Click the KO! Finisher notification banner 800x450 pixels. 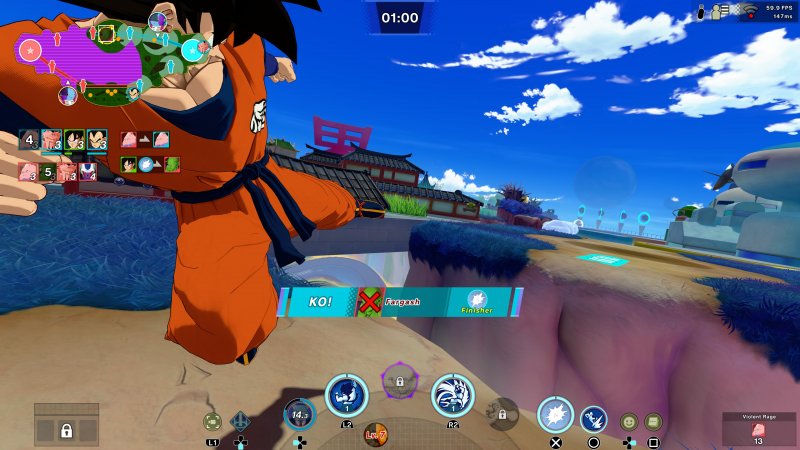point(400,302)
